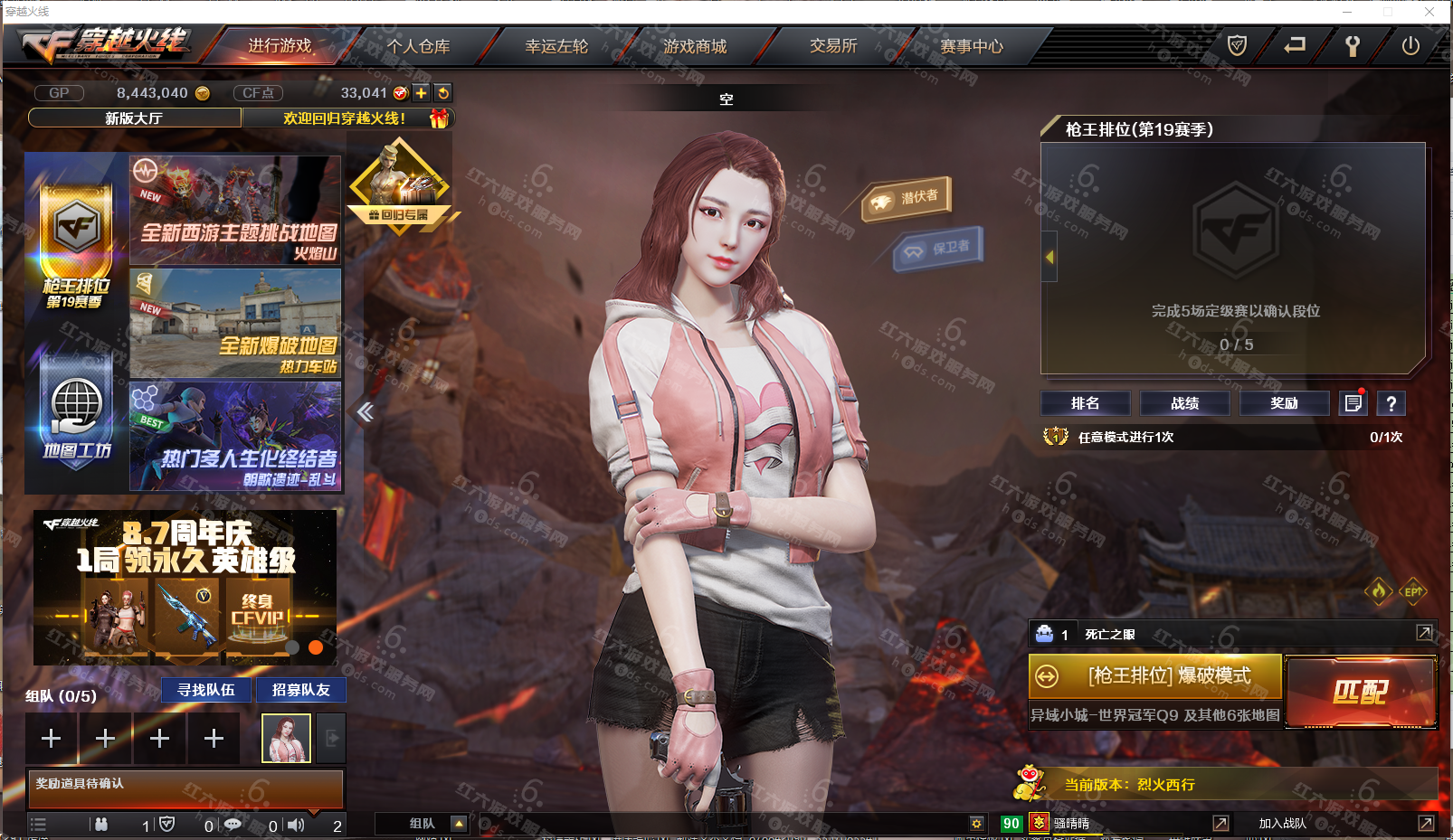The height and width of the screenshot is (840, 1453).
Task: Open the 游戏商城 shop tab
Action: coord(695,46)
